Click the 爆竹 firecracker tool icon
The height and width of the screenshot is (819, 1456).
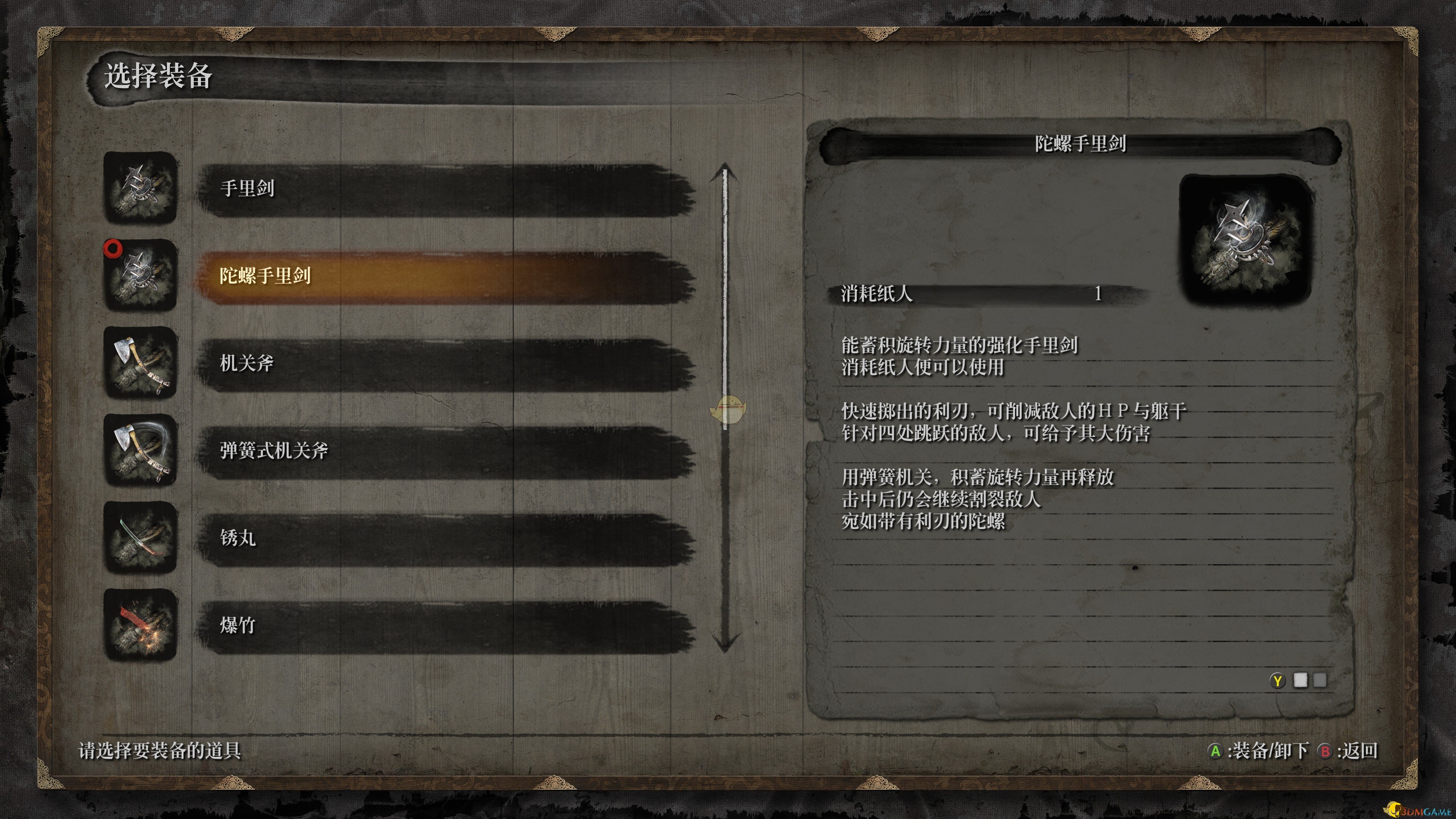pos(140,624)
